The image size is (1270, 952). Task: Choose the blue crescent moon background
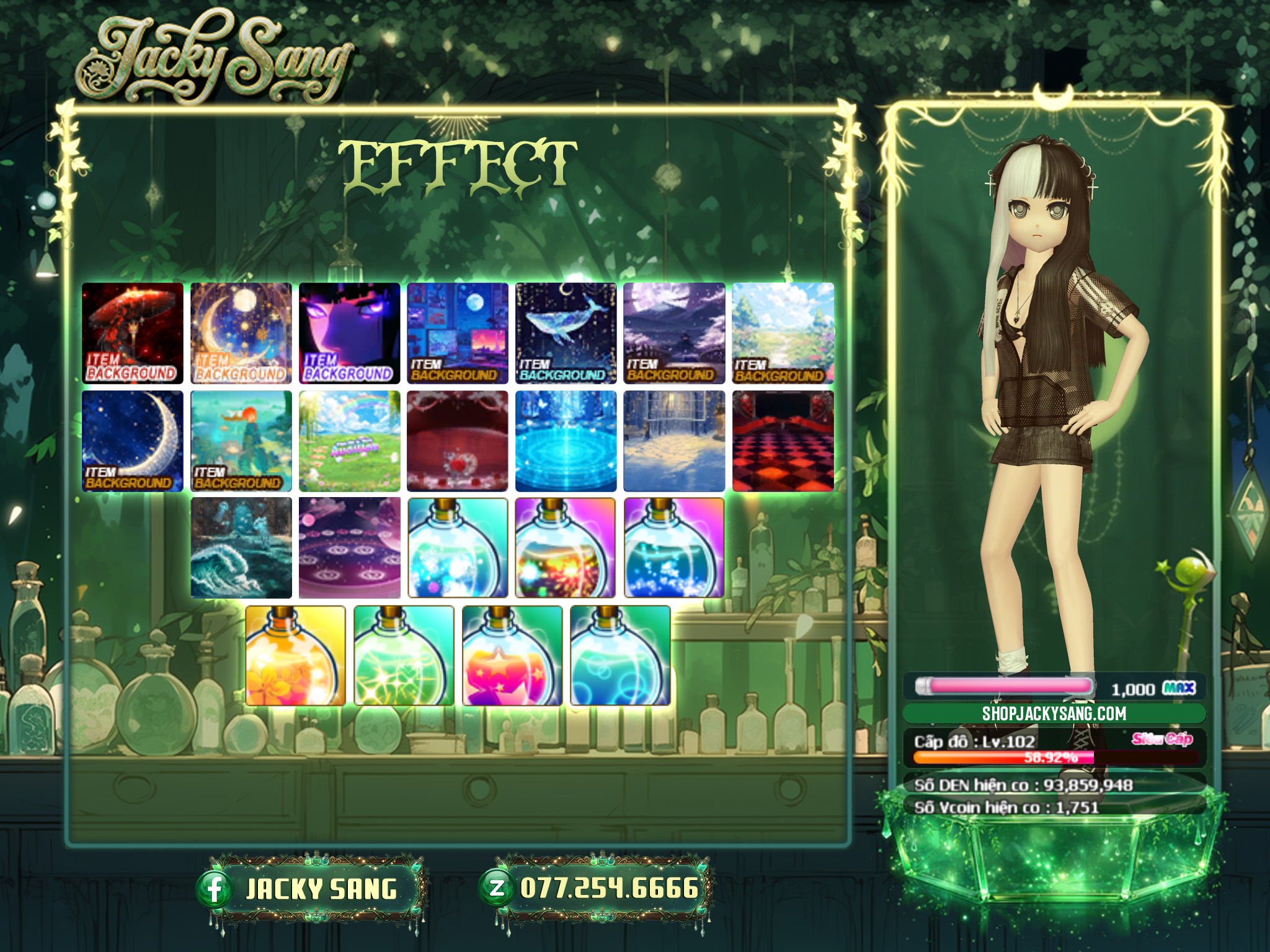point(133,441)
